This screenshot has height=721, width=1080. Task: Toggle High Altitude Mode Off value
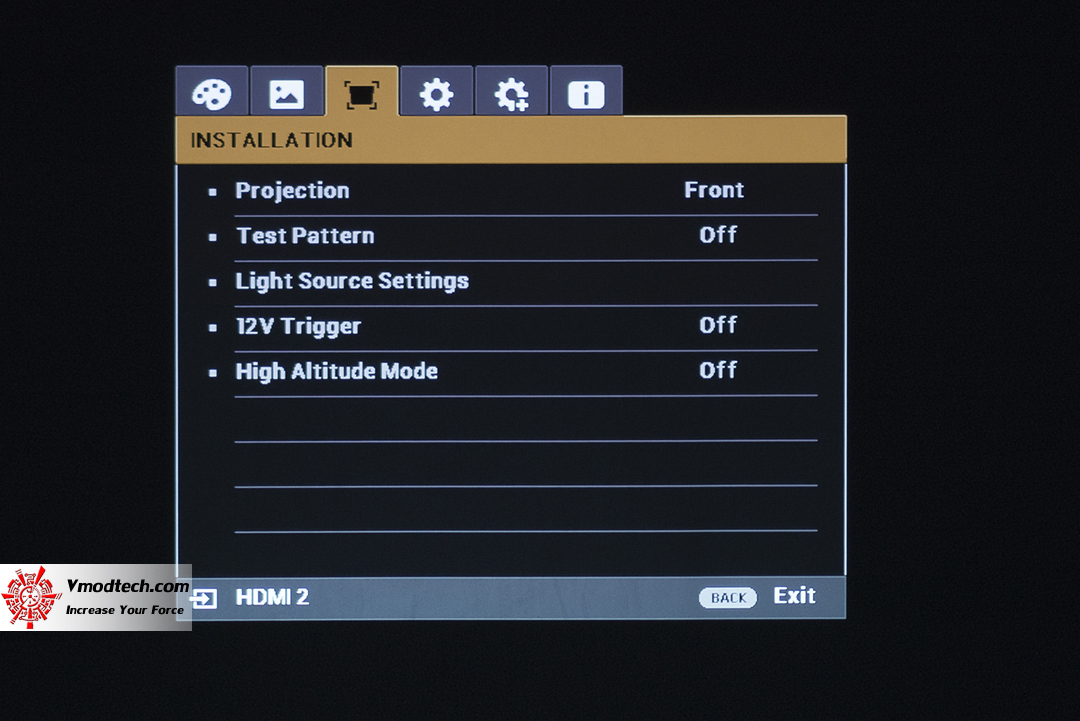718,370
